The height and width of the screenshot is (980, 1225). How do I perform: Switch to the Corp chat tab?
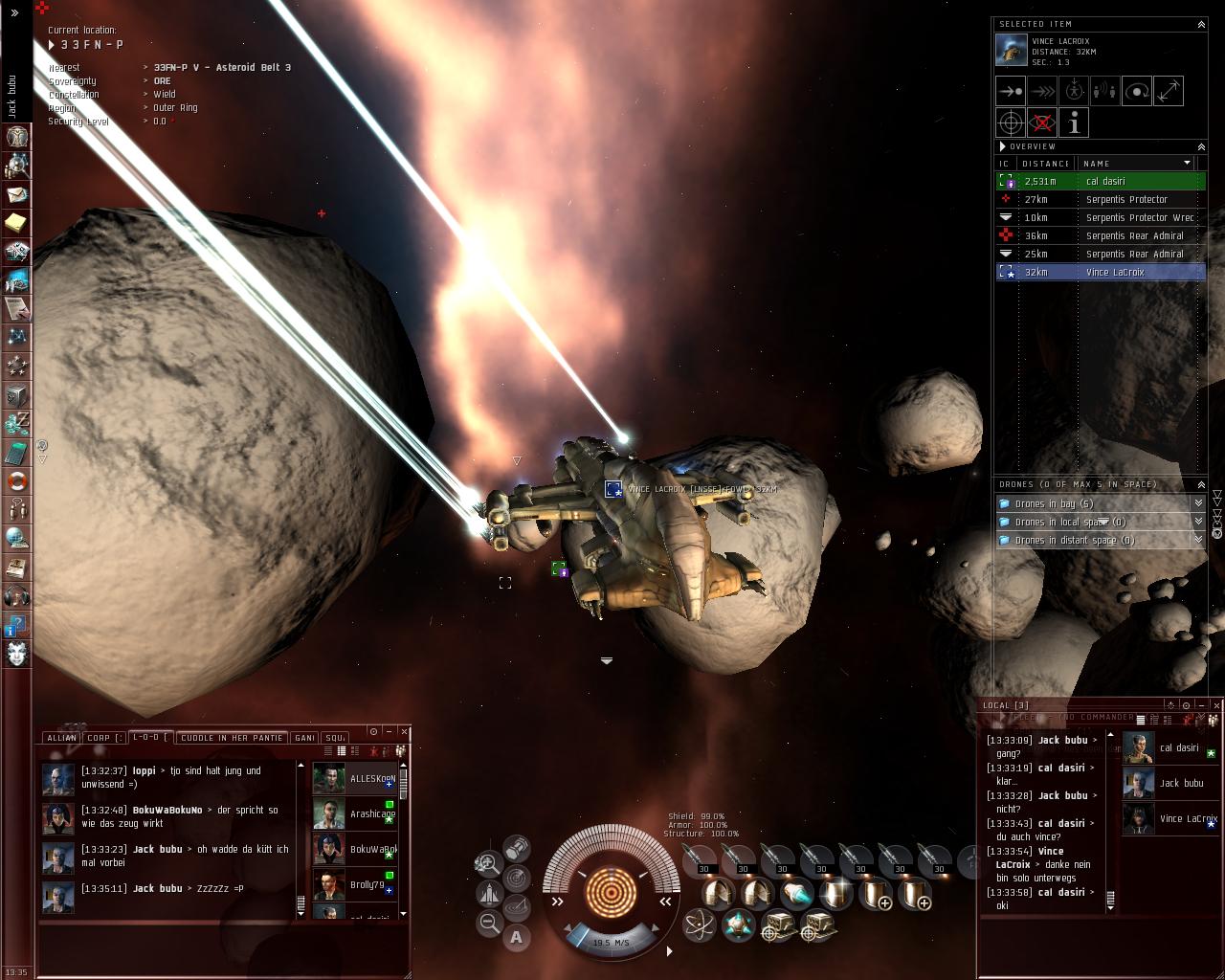[103, 738]
